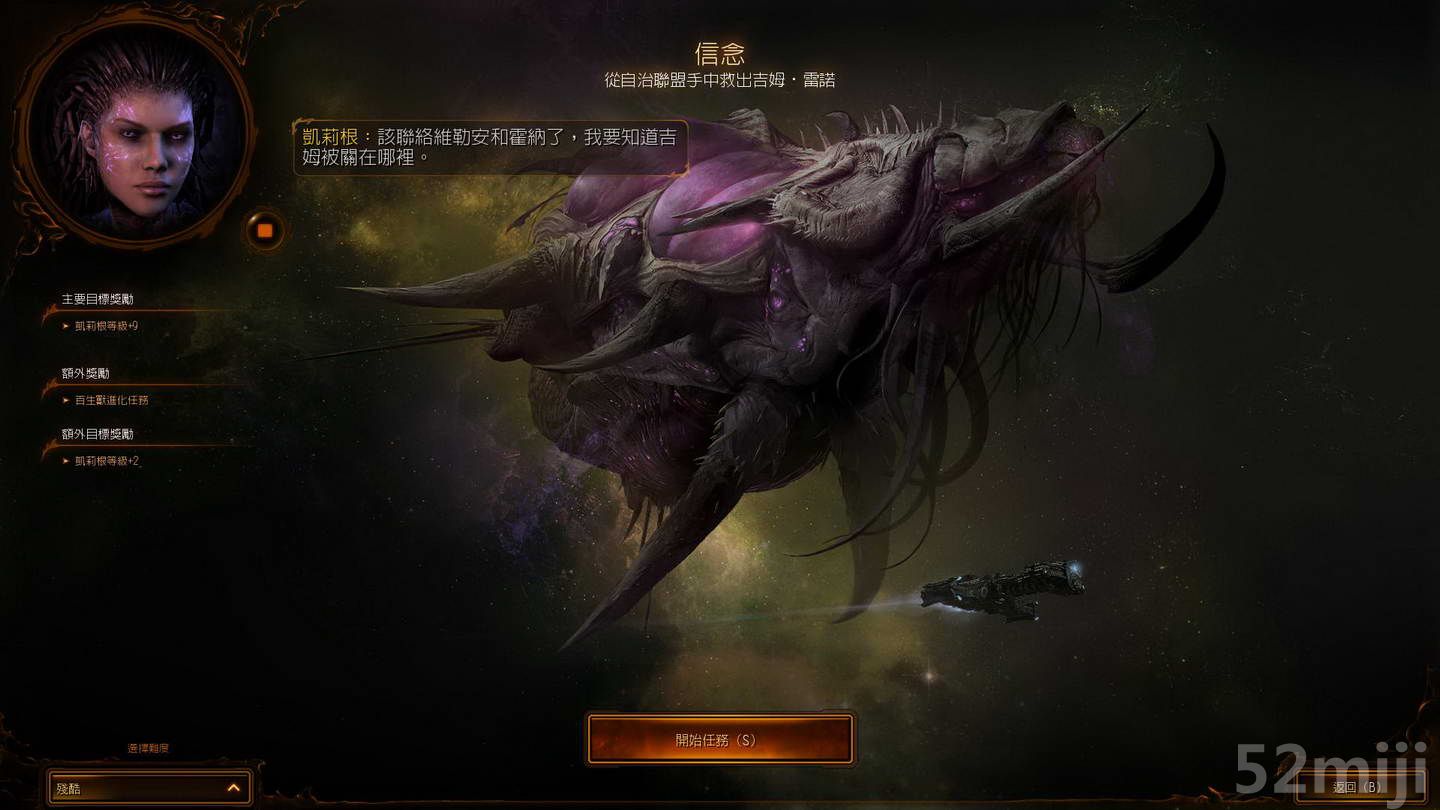
Task: Click the 凱莉根等級+9 reward entry
Action: [105, 325]
